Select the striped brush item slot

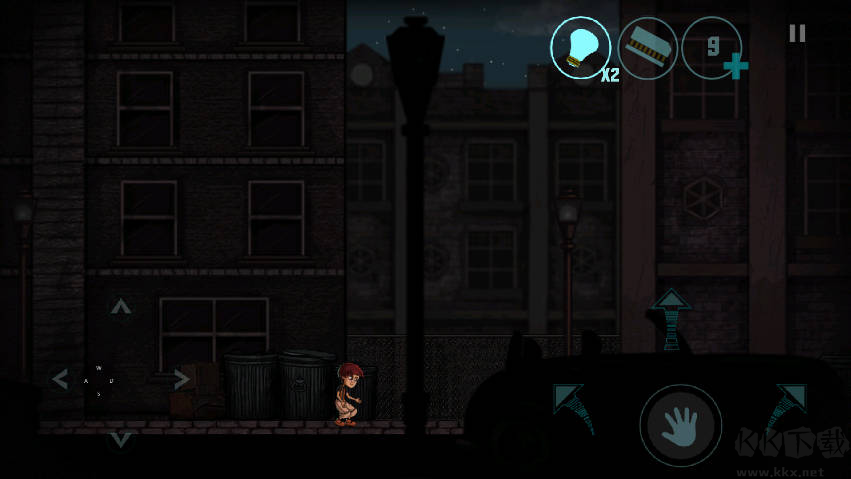(x=647, y=47)
